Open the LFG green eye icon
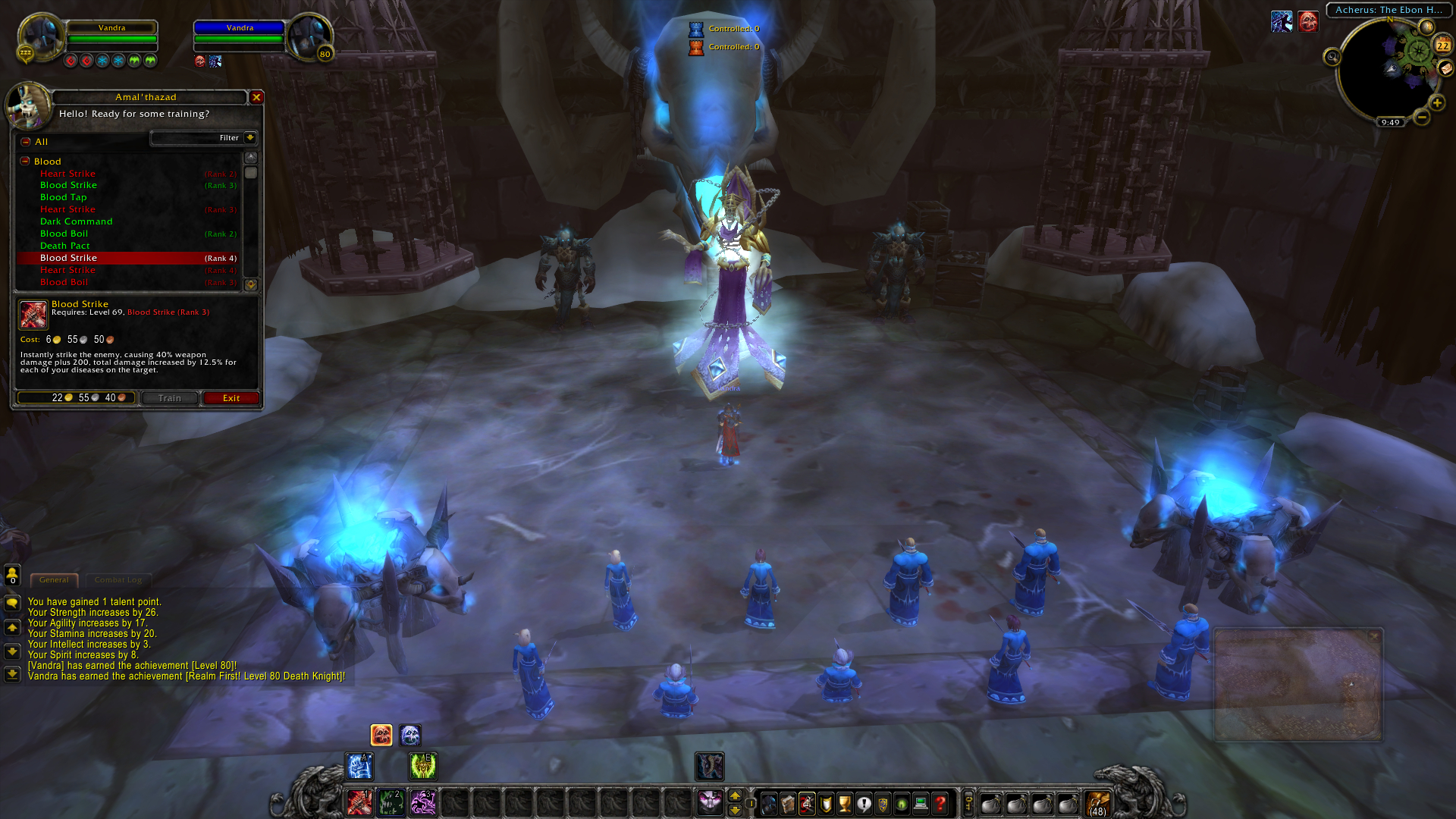 (x=902, y=804)
